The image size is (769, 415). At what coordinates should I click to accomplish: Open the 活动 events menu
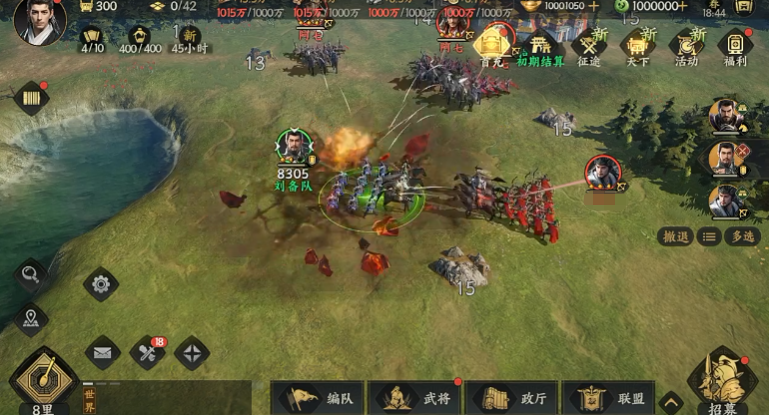686,46
